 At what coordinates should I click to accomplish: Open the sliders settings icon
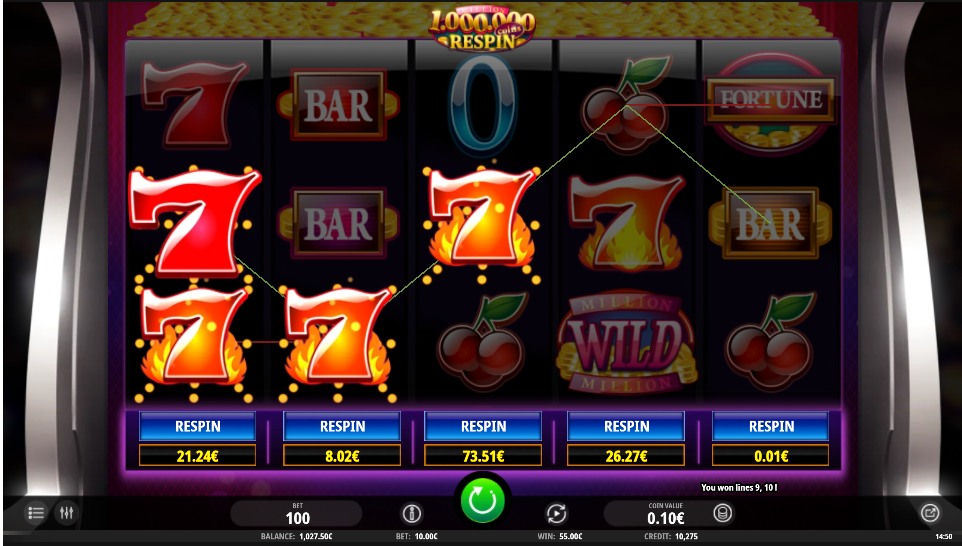(67, 513)
